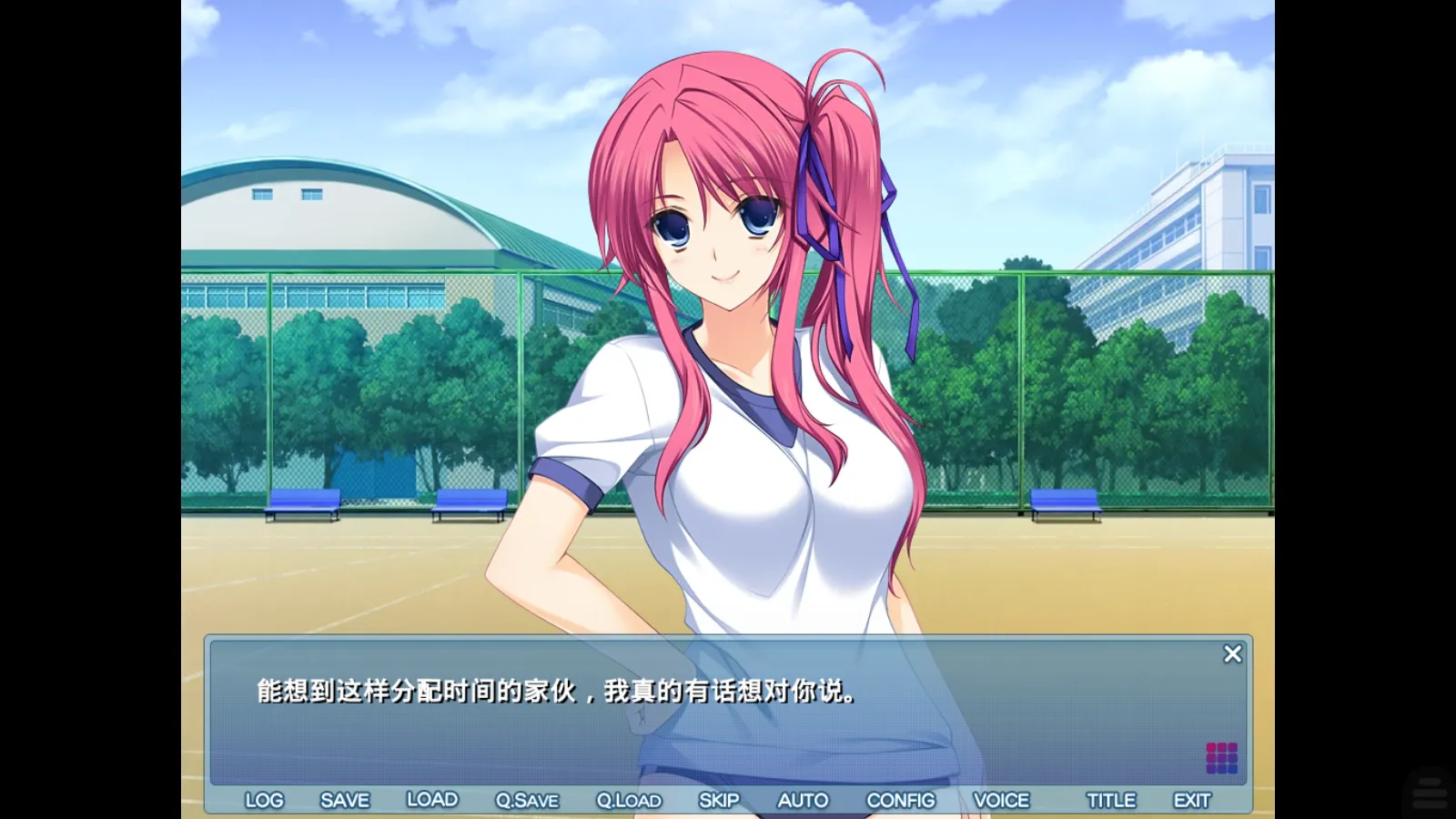Open the CONFIG settings menu
Screen dimensions: 1456x819
[902, 800]
